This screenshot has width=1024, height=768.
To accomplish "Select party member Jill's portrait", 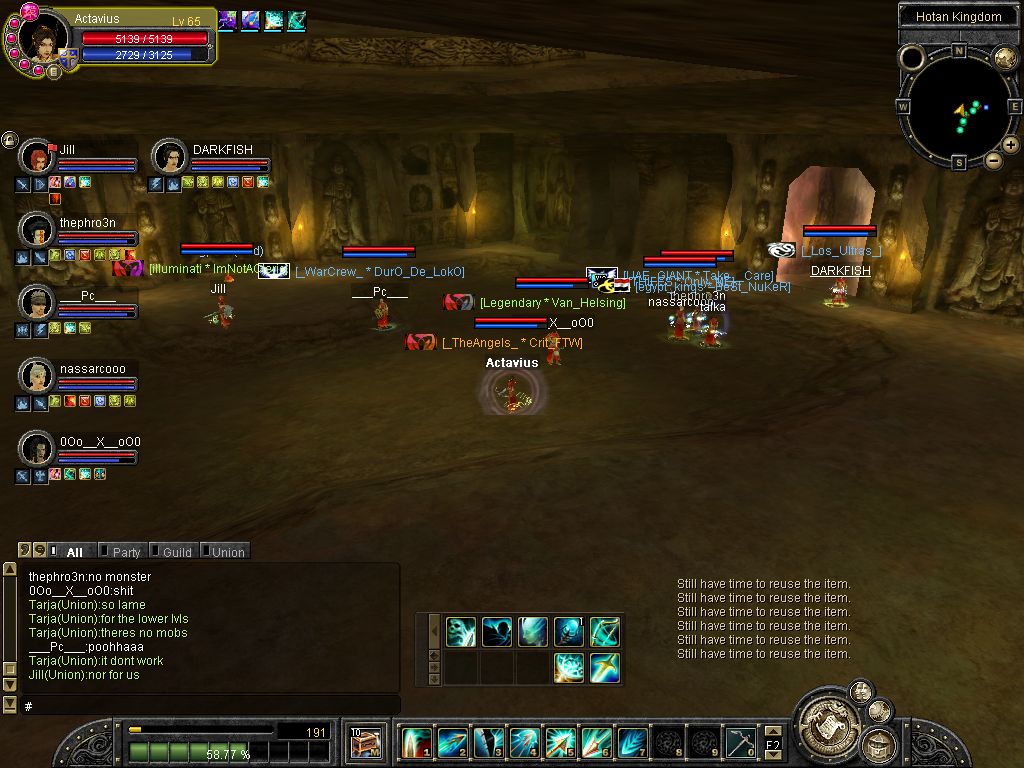I will pyautogui.click(x=37, y=158).
